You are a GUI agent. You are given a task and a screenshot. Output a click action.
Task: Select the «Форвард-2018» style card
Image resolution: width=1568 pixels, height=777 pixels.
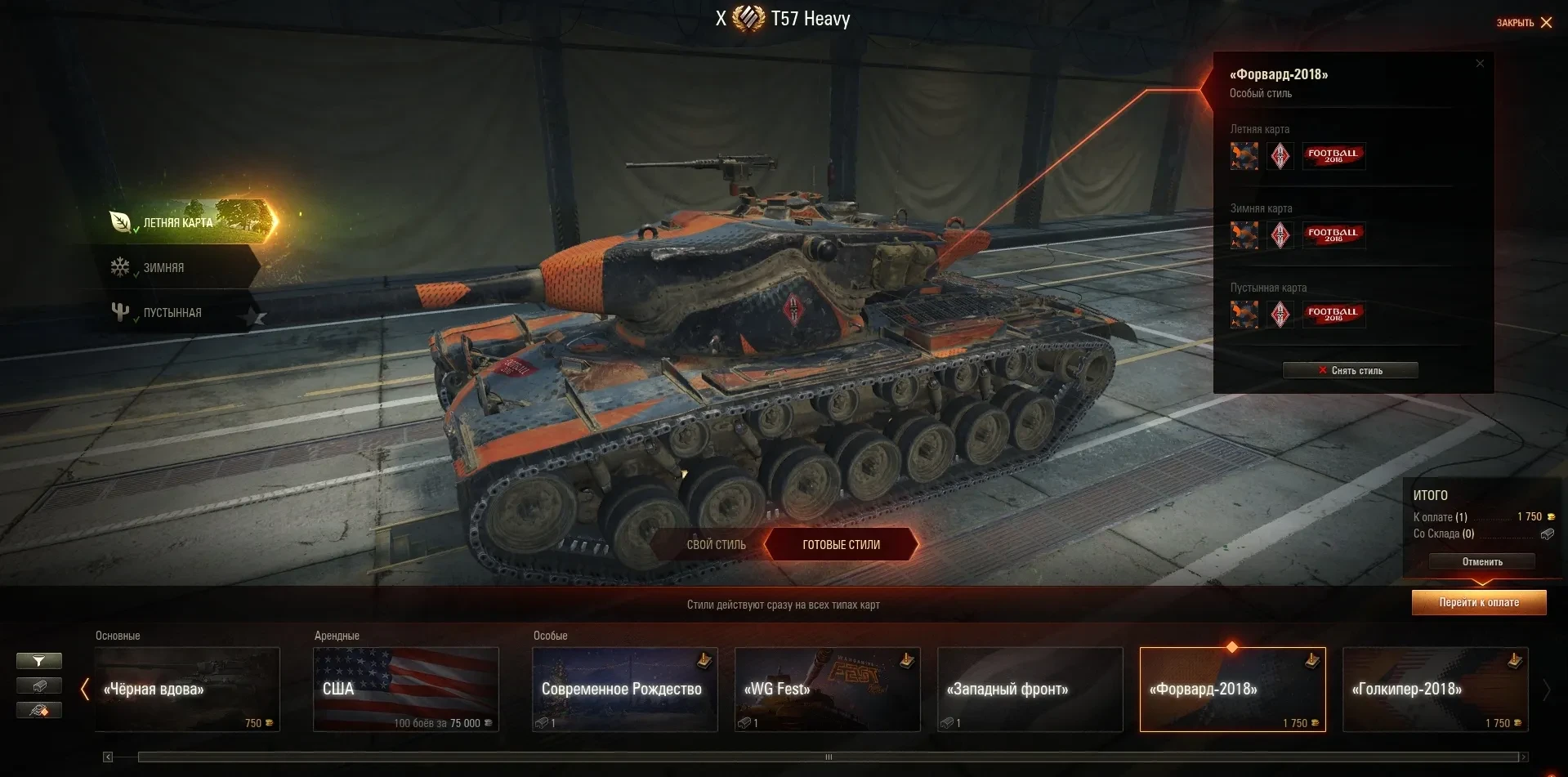coord(1232,690)
